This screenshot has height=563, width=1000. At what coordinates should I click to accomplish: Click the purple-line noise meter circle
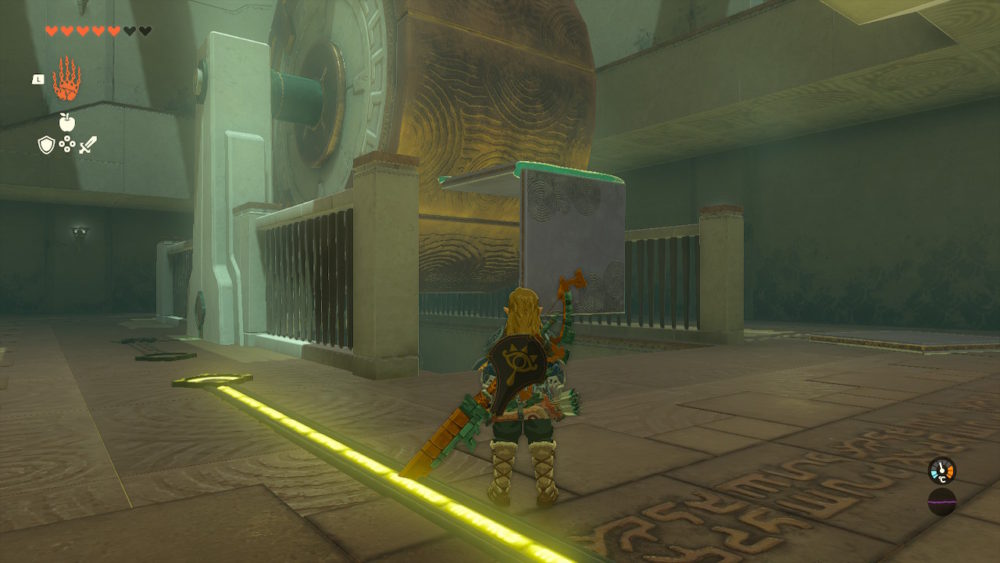pos(941,501)
